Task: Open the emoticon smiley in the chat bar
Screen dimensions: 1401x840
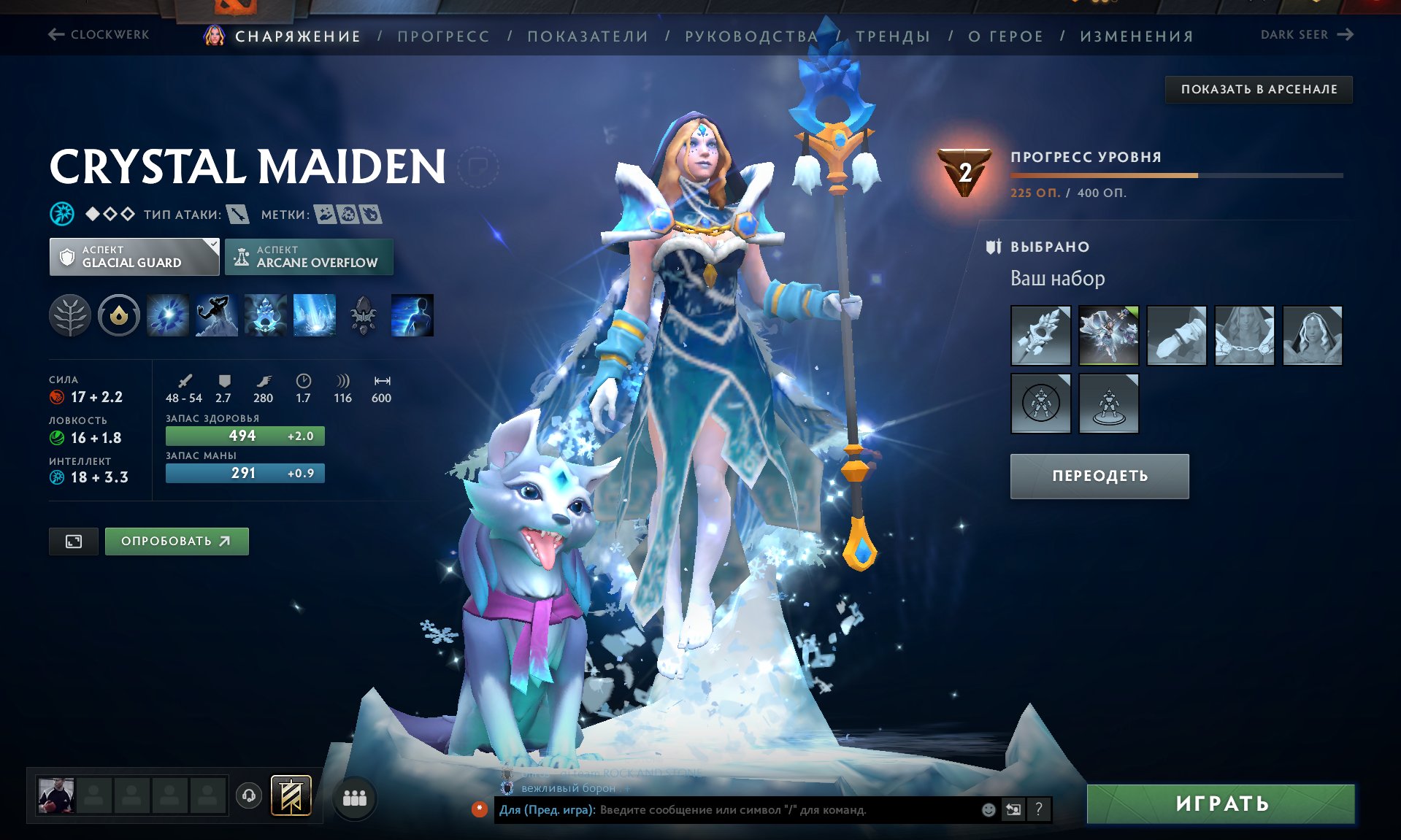Action: tap(988, 809)
